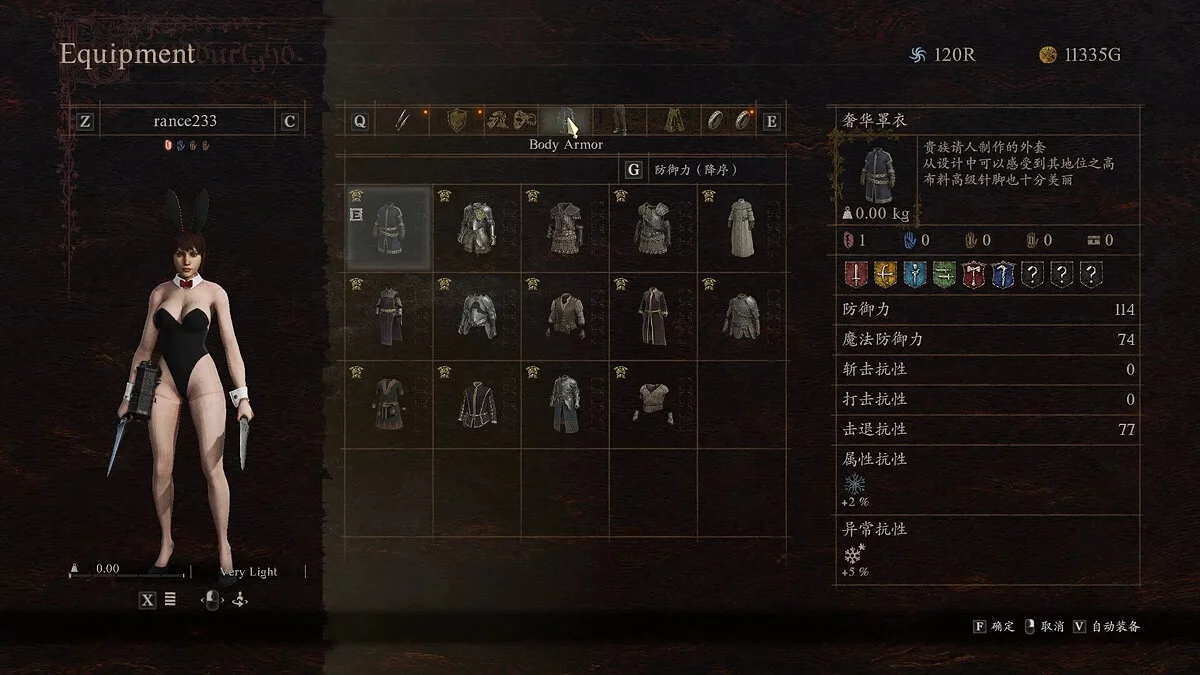Select the dark robe with gold trim
This screenshot has width=1200, height=675.
653,316
